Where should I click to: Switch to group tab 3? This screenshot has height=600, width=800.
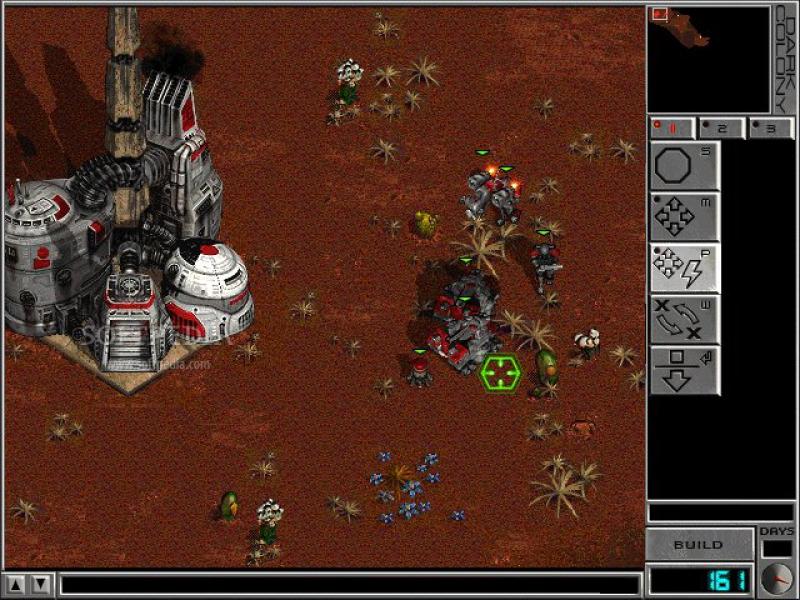pyautogui.click(x=770, y=128)
